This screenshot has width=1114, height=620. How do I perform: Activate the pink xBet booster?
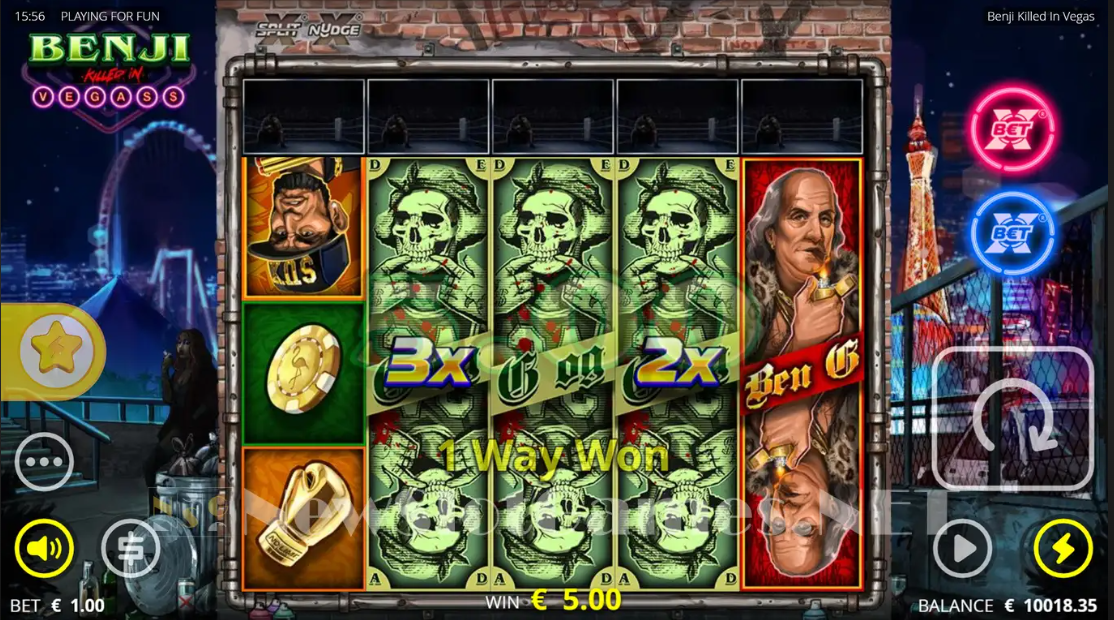1011,129
